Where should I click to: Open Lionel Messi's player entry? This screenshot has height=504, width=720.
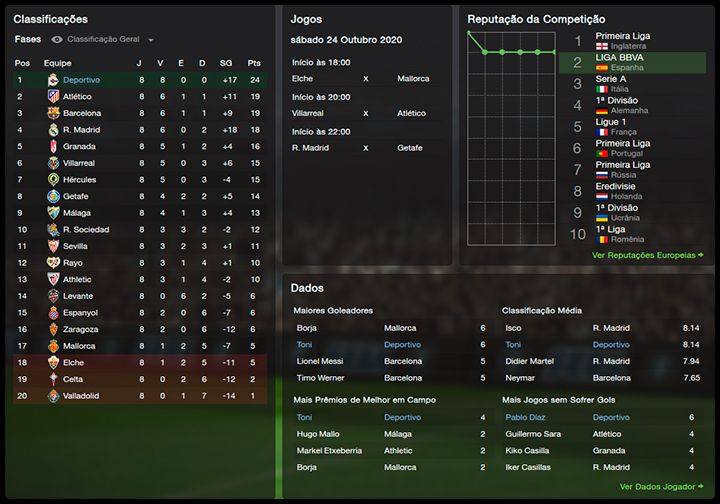319,361
